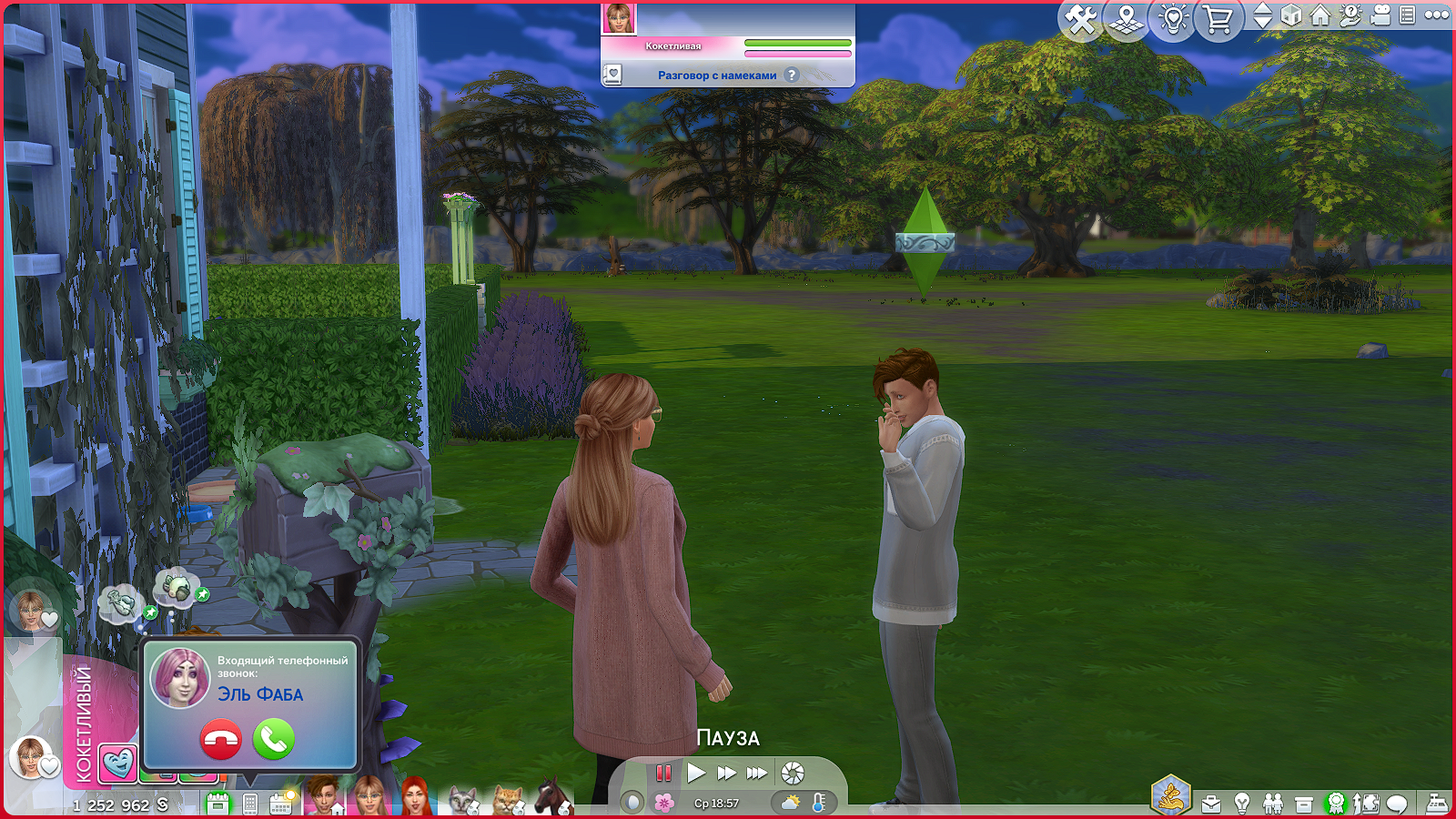Select the orange cat portrait in household bar

pyautogui.click(x=507, y=801)
